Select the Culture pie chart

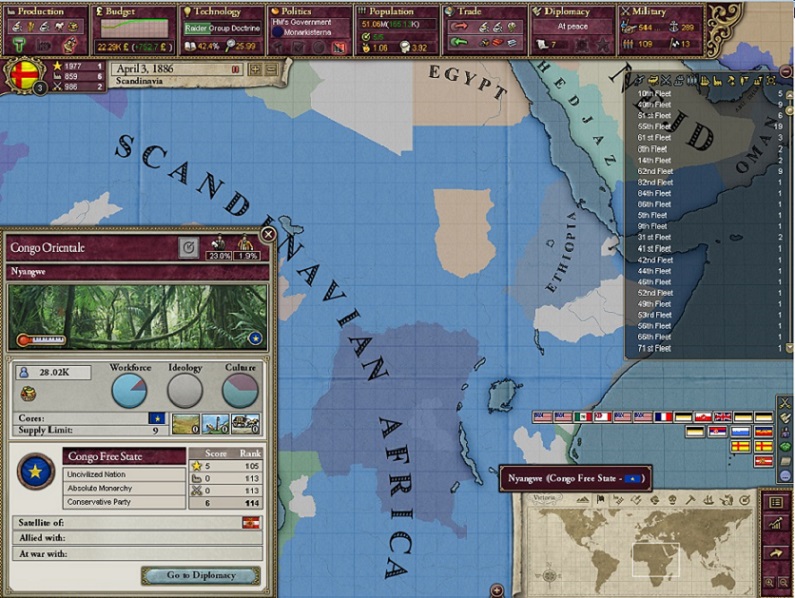click(240, 390)
